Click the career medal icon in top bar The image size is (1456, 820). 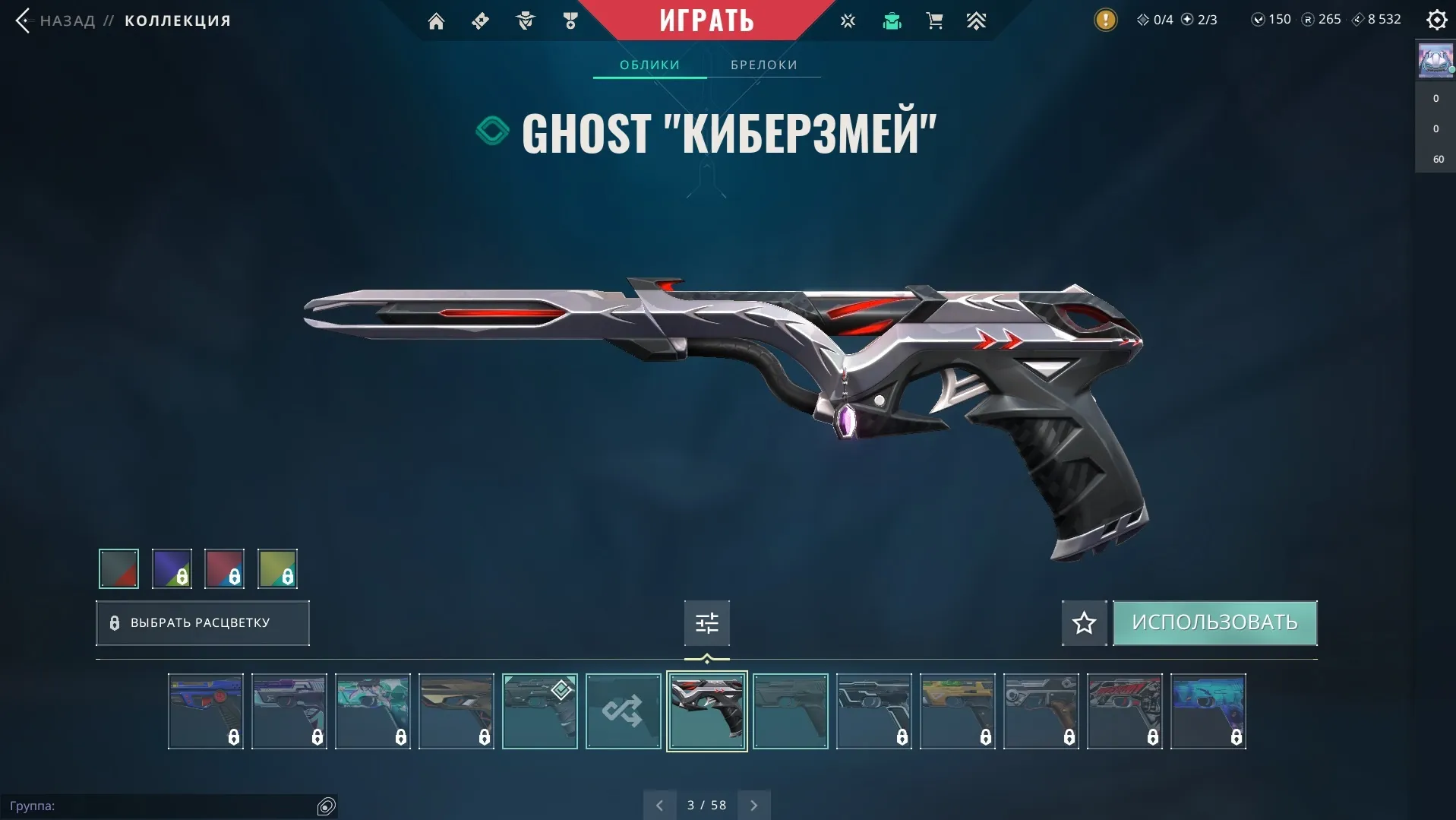click(570, 21)
